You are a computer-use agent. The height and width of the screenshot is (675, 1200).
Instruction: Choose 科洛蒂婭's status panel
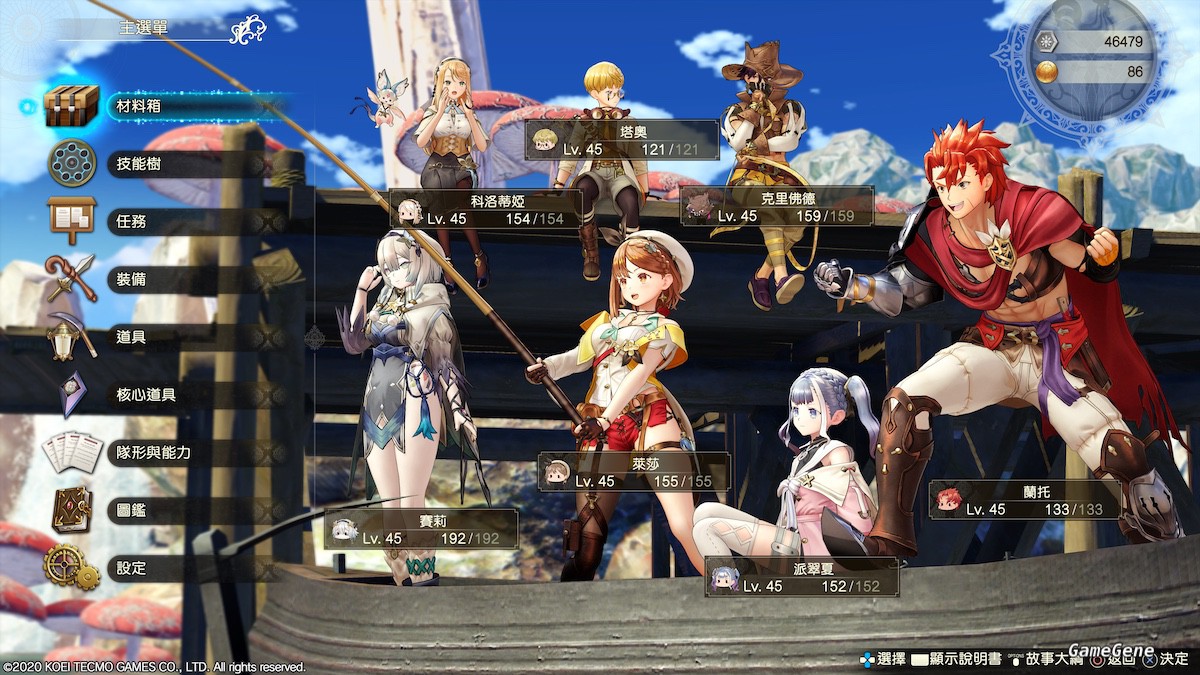485,208
